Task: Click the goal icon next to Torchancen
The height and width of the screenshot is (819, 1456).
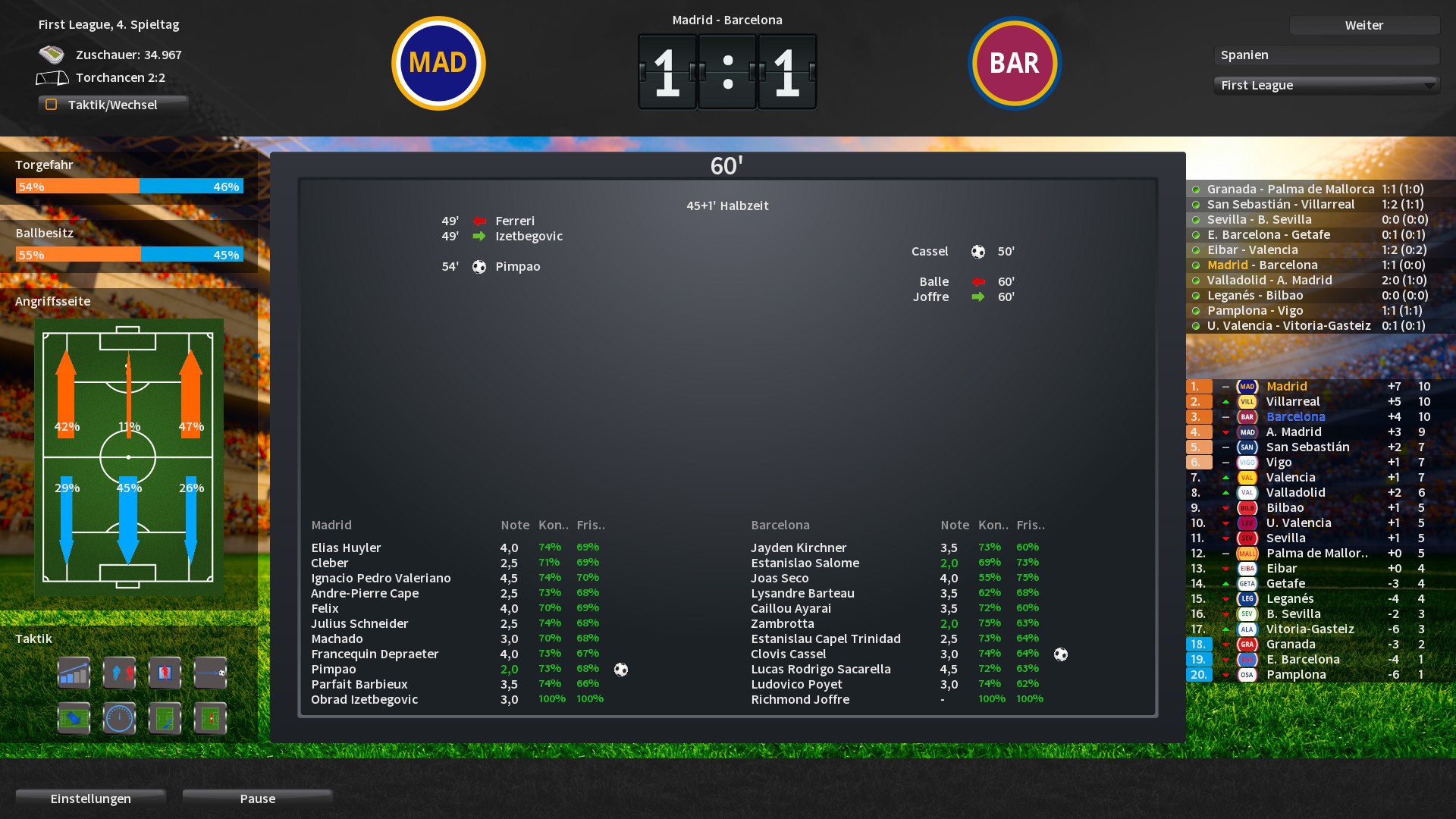Action: [52, 77]
